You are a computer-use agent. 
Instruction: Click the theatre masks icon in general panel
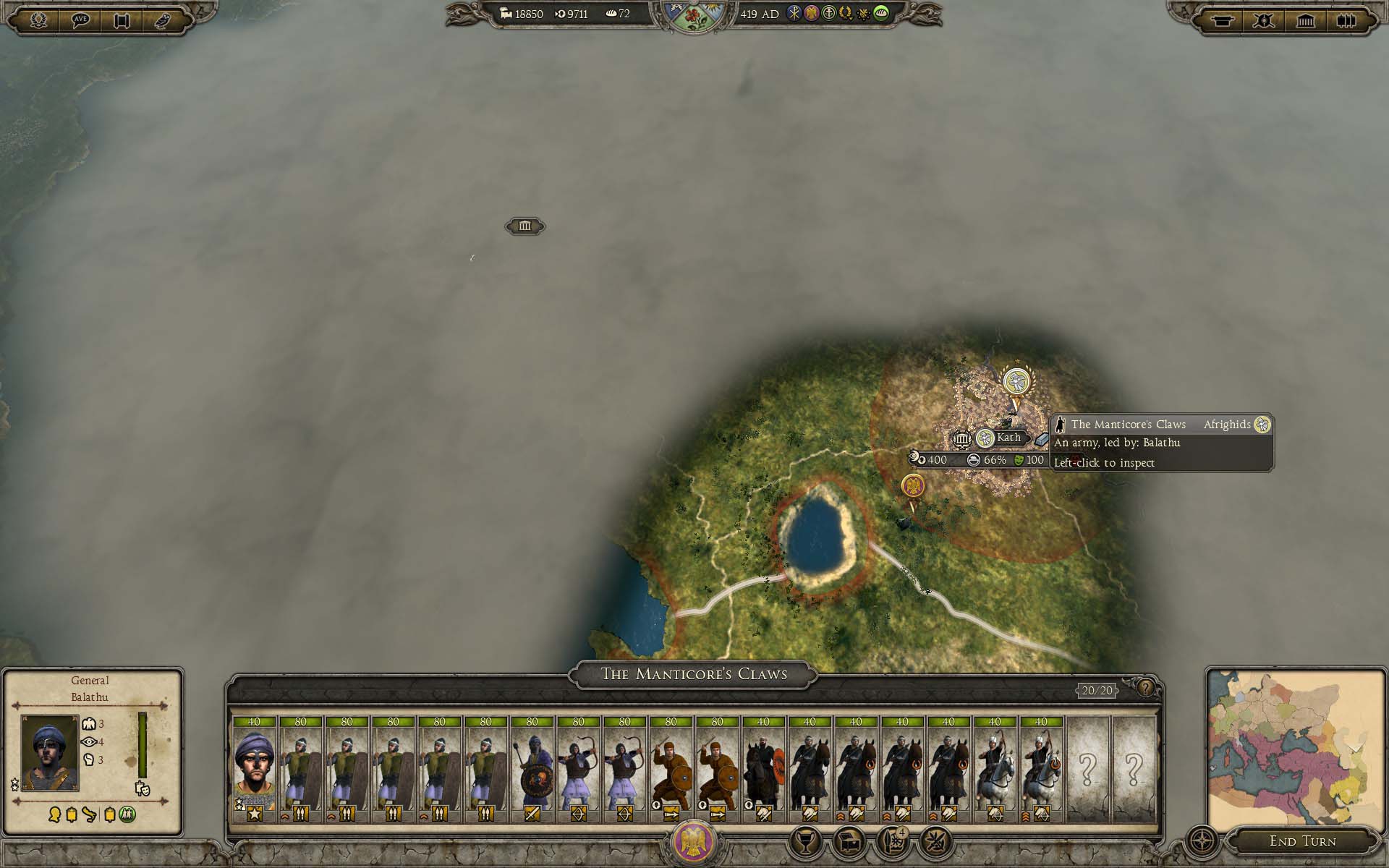[142, 788]
